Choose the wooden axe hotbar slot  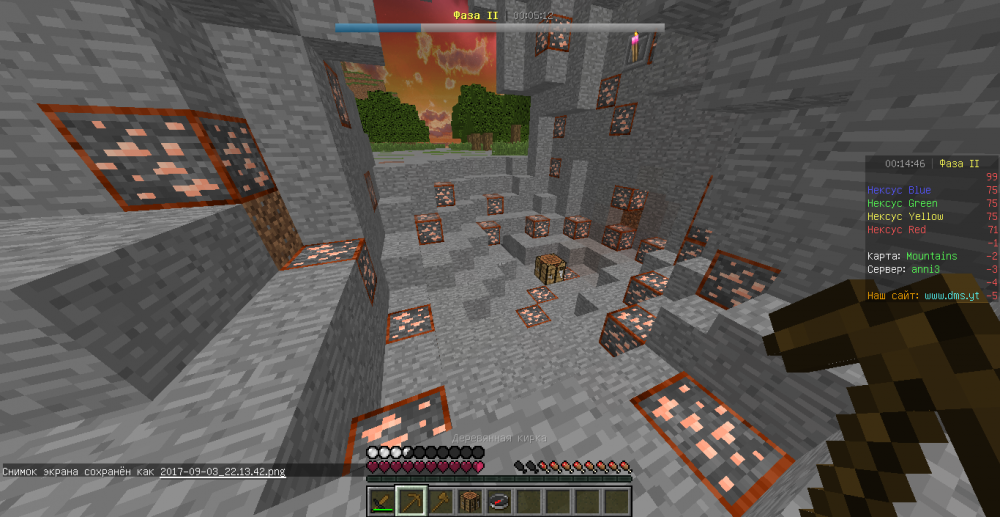click(x=441, y=500)
